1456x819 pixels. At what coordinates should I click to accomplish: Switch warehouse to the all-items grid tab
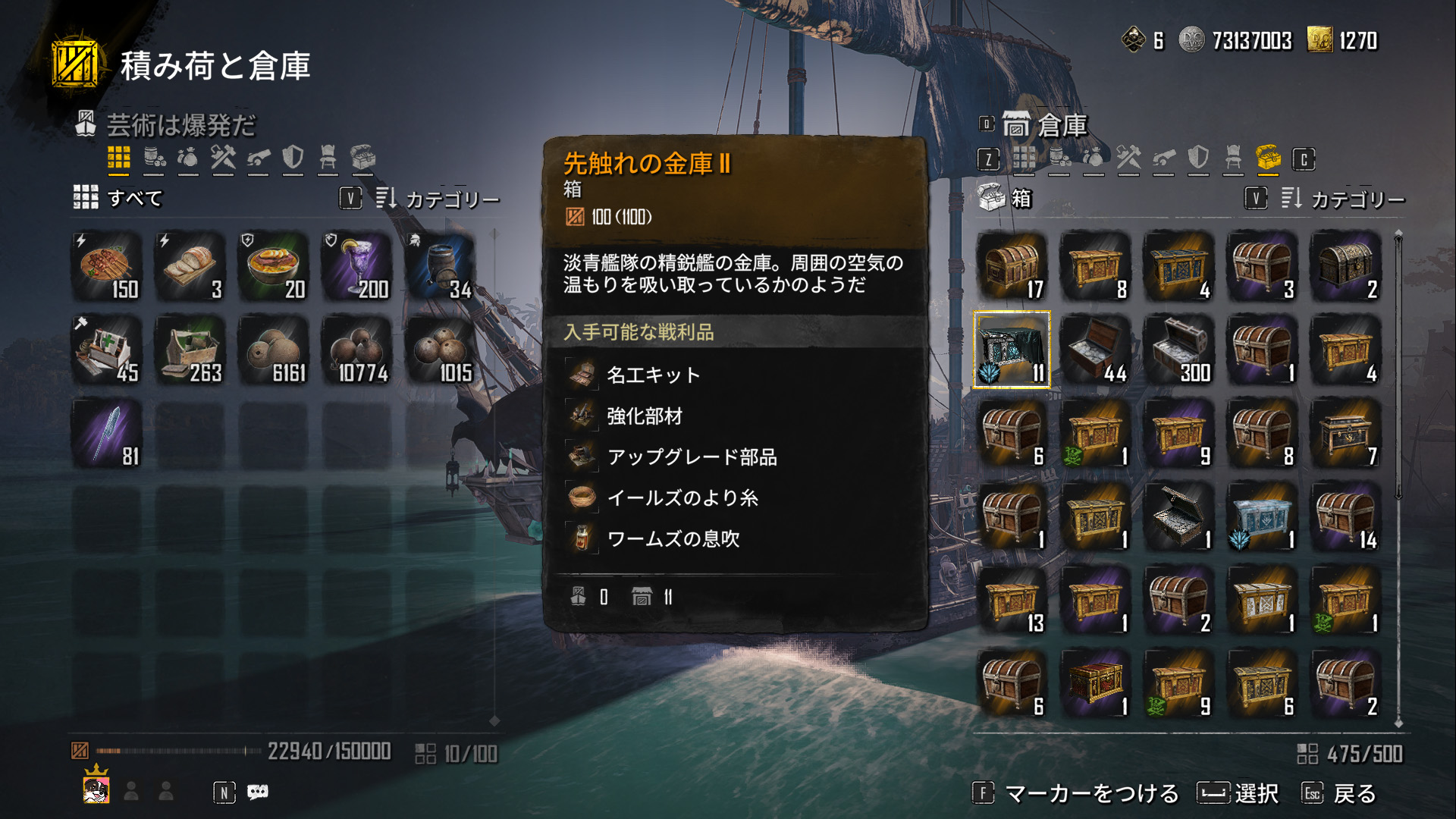[1024, 158]
